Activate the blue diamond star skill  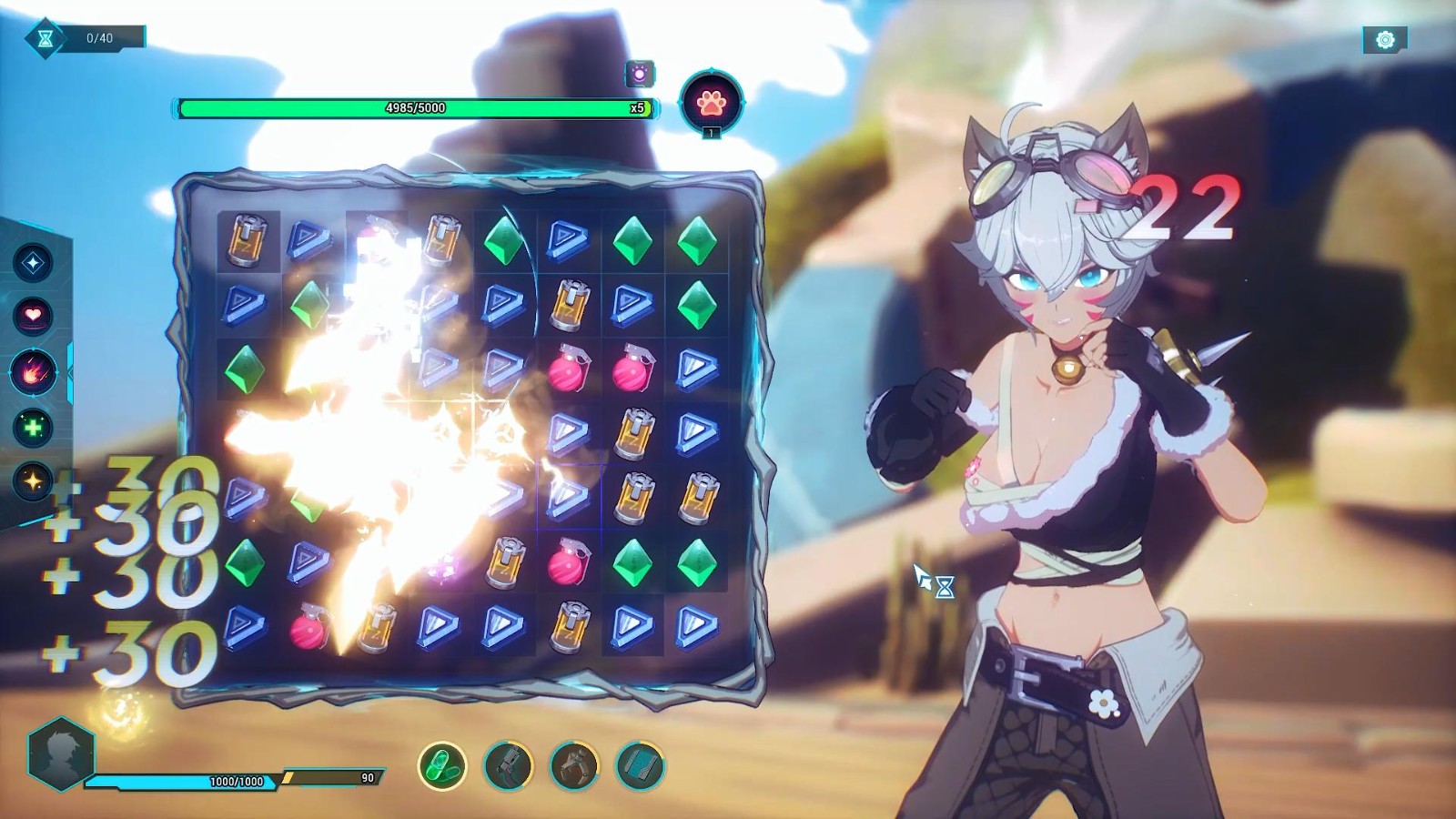point(33,263)
